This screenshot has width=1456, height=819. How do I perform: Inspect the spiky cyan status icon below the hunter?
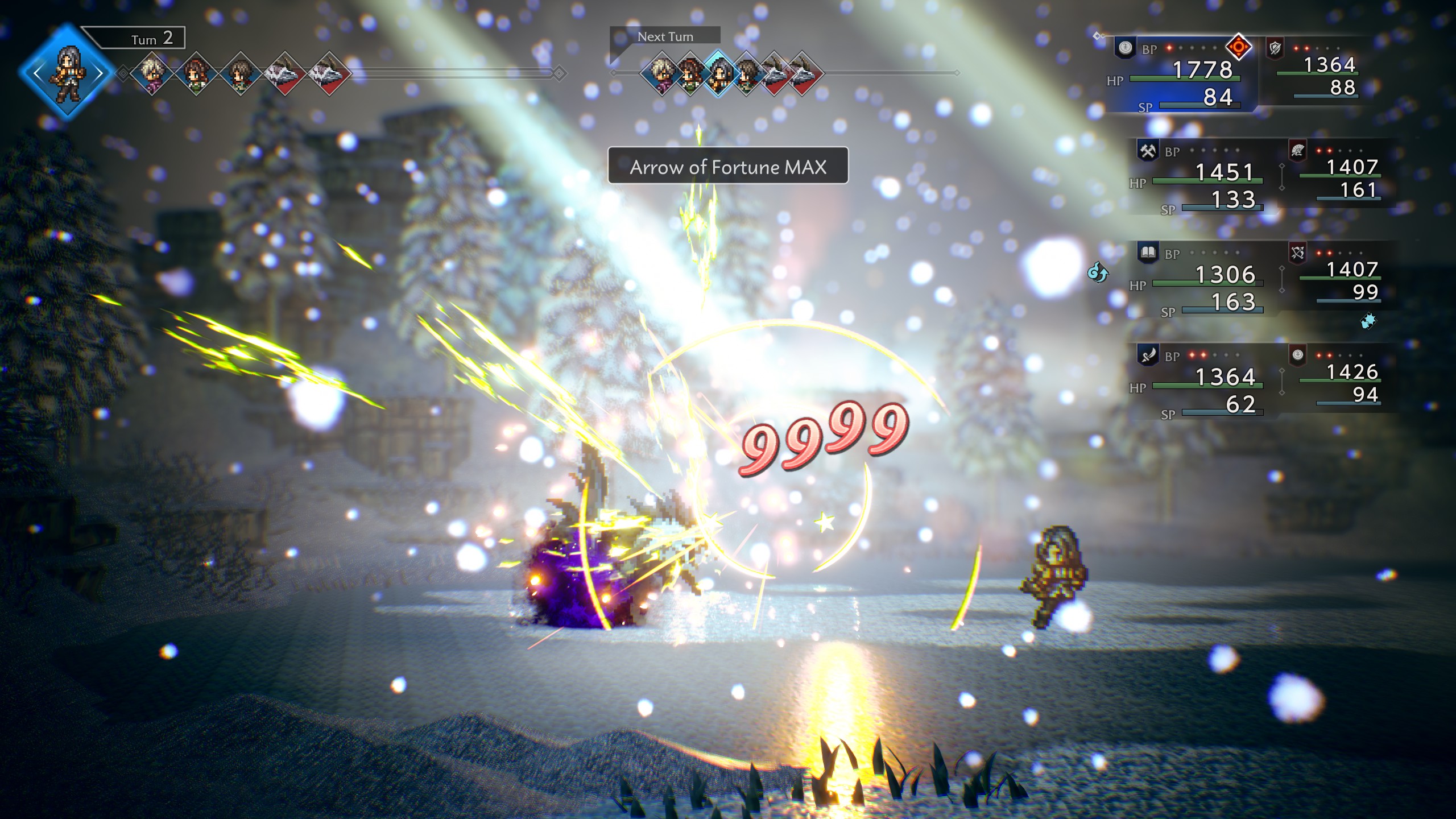click(x=1368, y=321)
